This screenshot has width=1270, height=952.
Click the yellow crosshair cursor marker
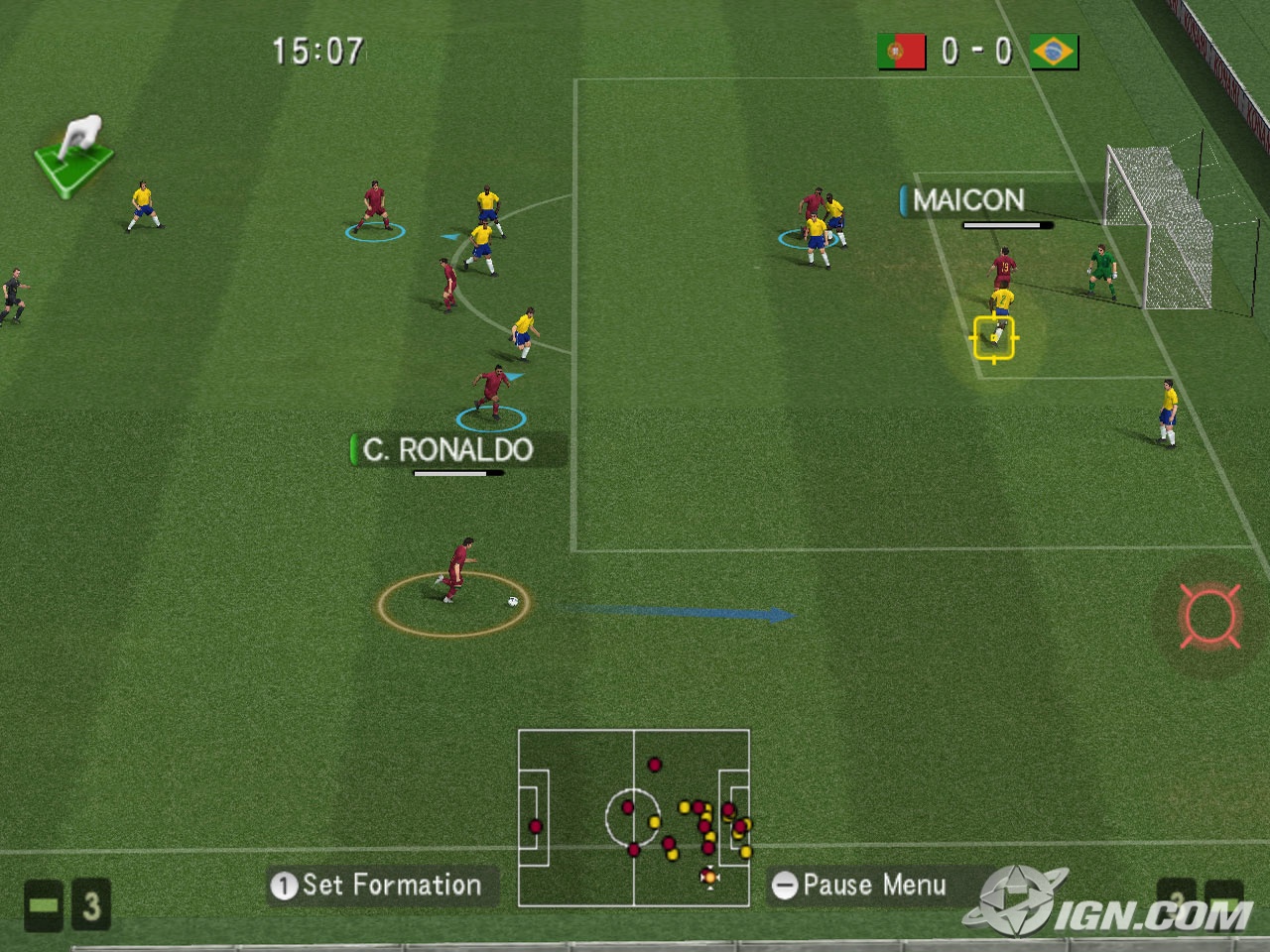tap(993, 337)
